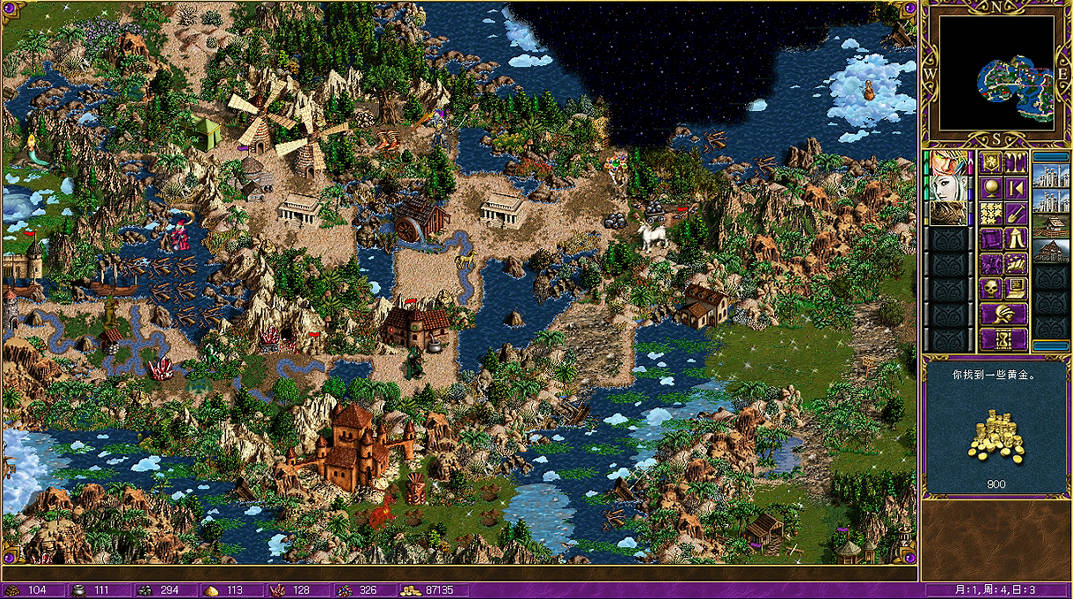The image size is (1073, 599).
Task: Click the found-gold info panel
Action: [996, 427]
